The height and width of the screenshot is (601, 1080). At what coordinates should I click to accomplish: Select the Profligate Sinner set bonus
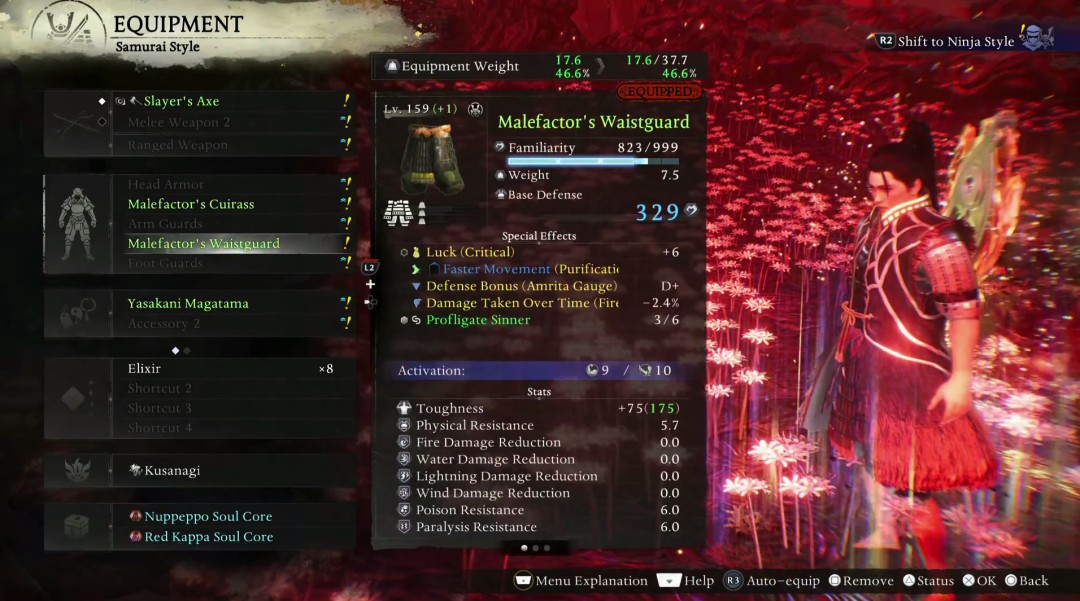click(478, 320)
